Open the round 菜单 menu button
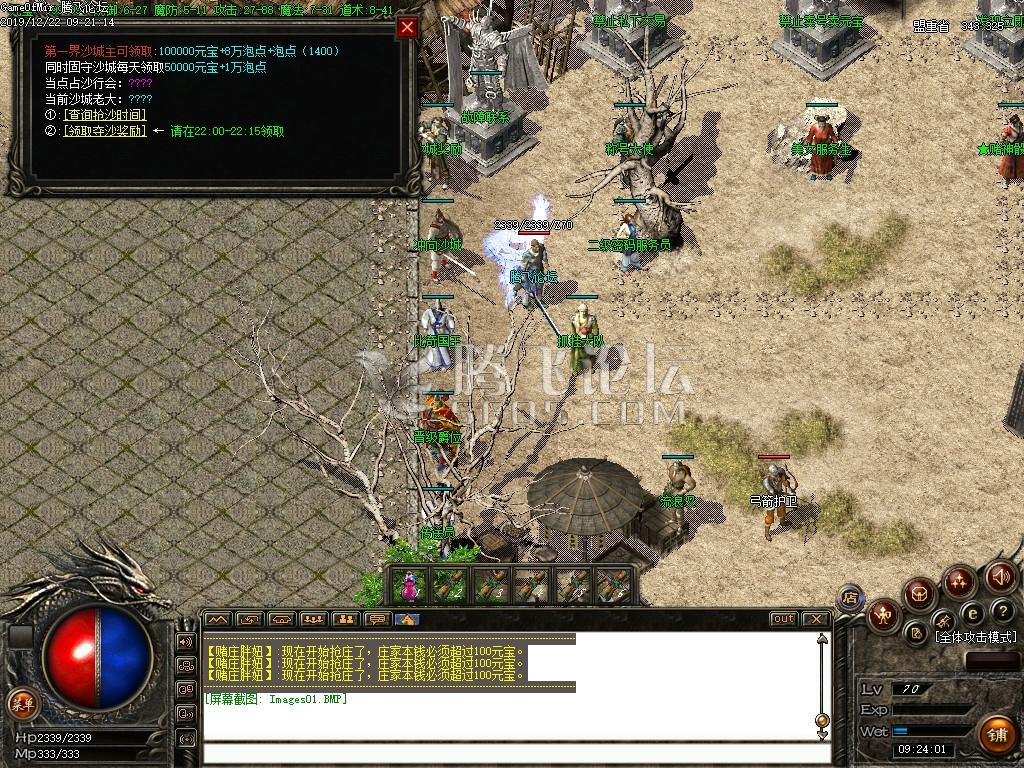This screenshot has height=768, width=1024. point(21,702)
